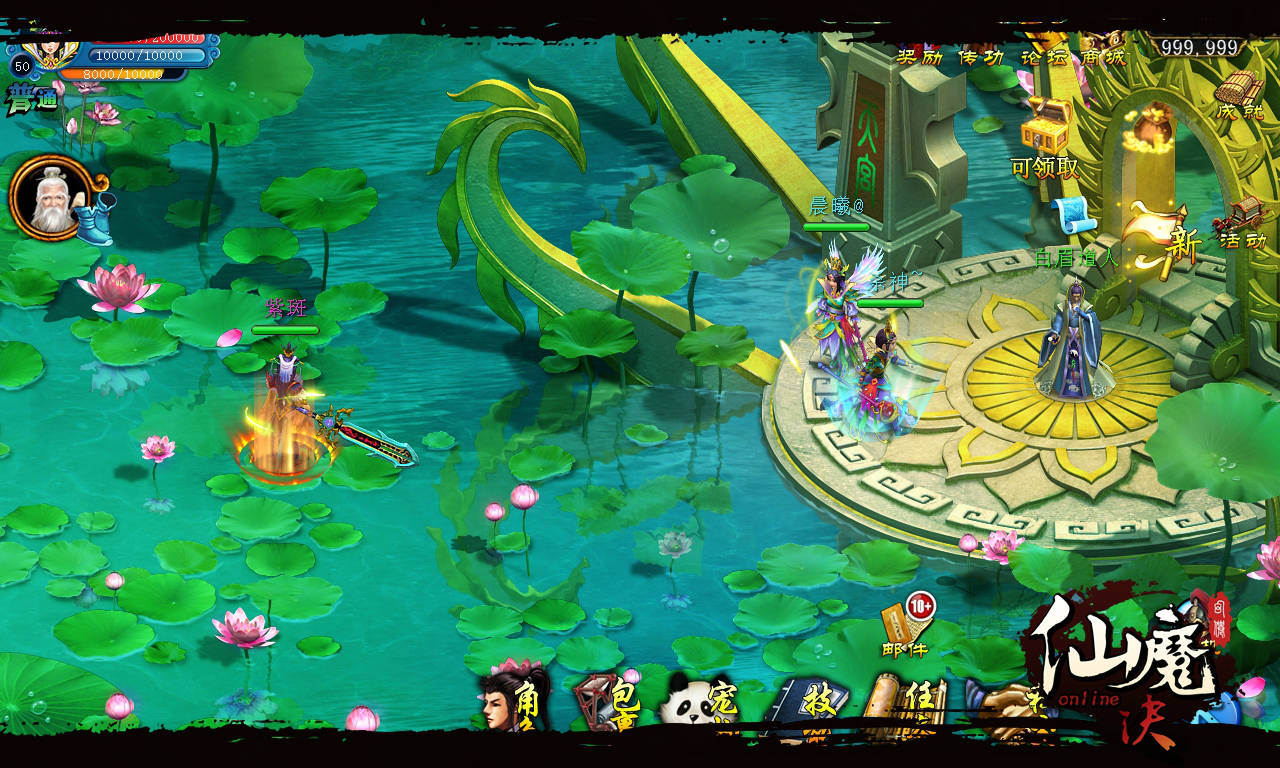
Task: Open the 传功 menu
Action: (981, 57)
